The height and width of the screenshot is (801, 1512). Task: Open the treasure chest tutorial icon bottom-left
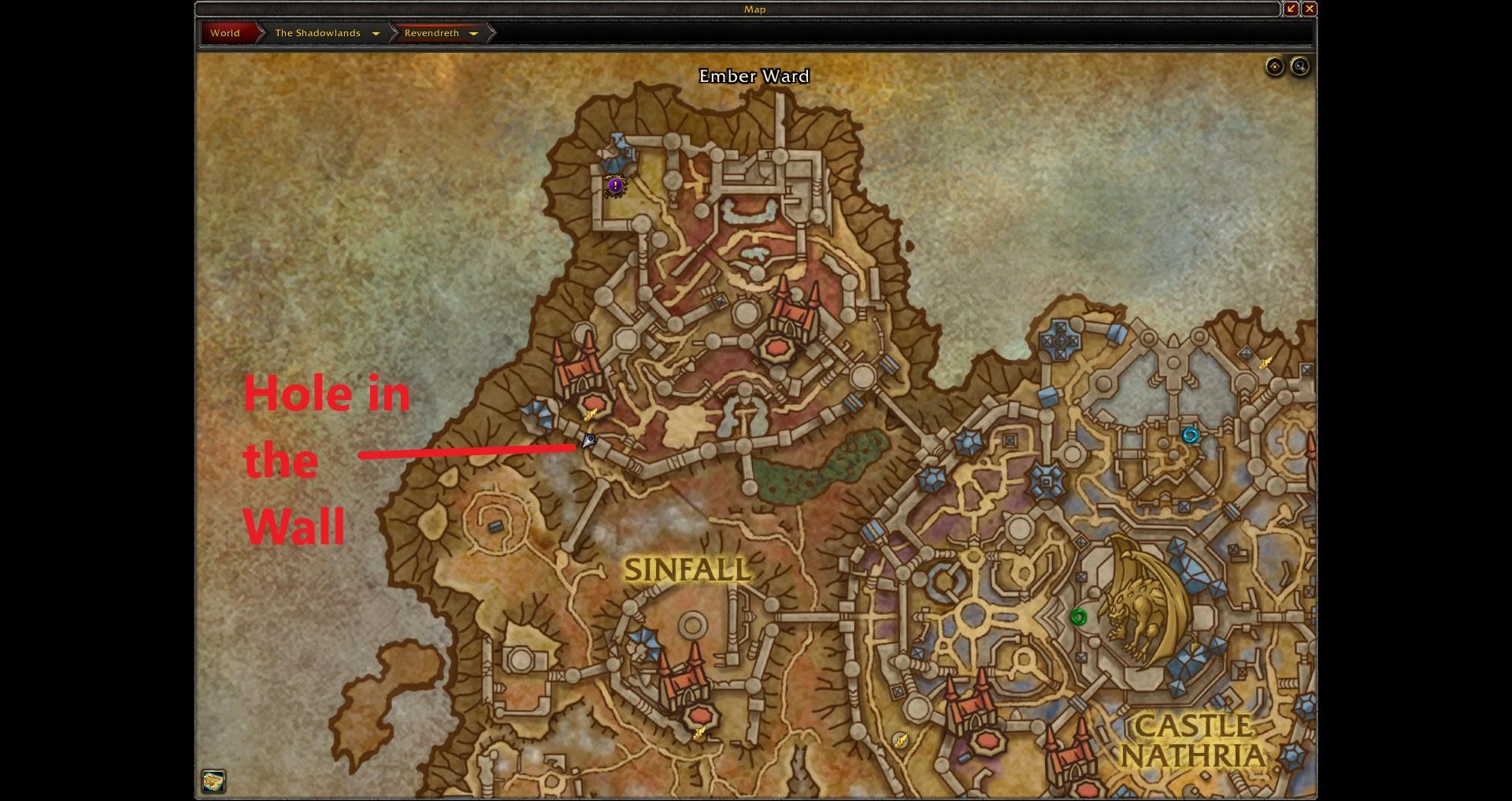tap(213, 782)
